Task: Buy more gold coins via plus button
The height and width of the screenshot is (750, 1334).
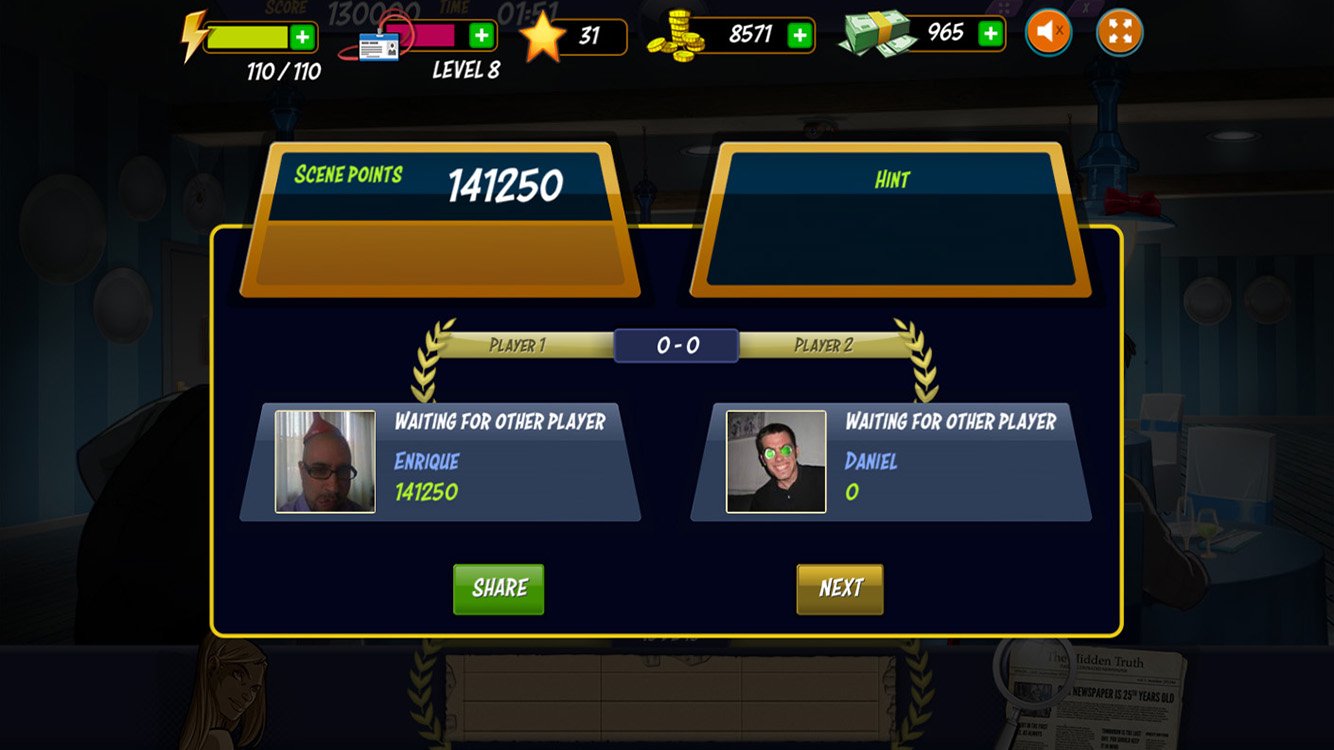Action: (799, 35)
